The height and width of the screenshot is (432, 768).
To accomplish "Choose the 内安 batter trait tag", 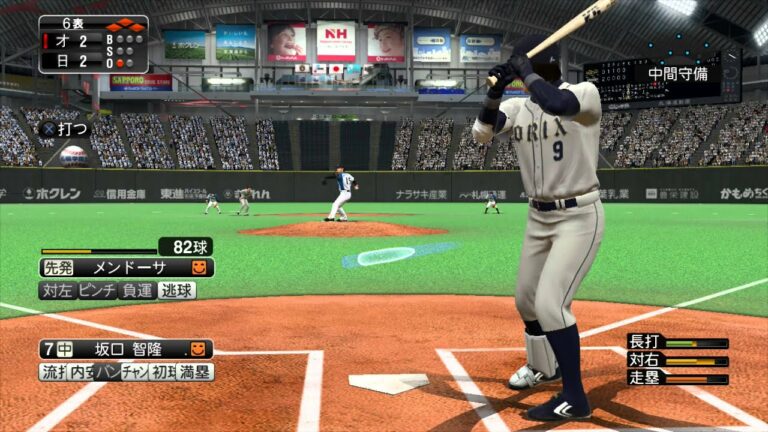I will (80, 372).
